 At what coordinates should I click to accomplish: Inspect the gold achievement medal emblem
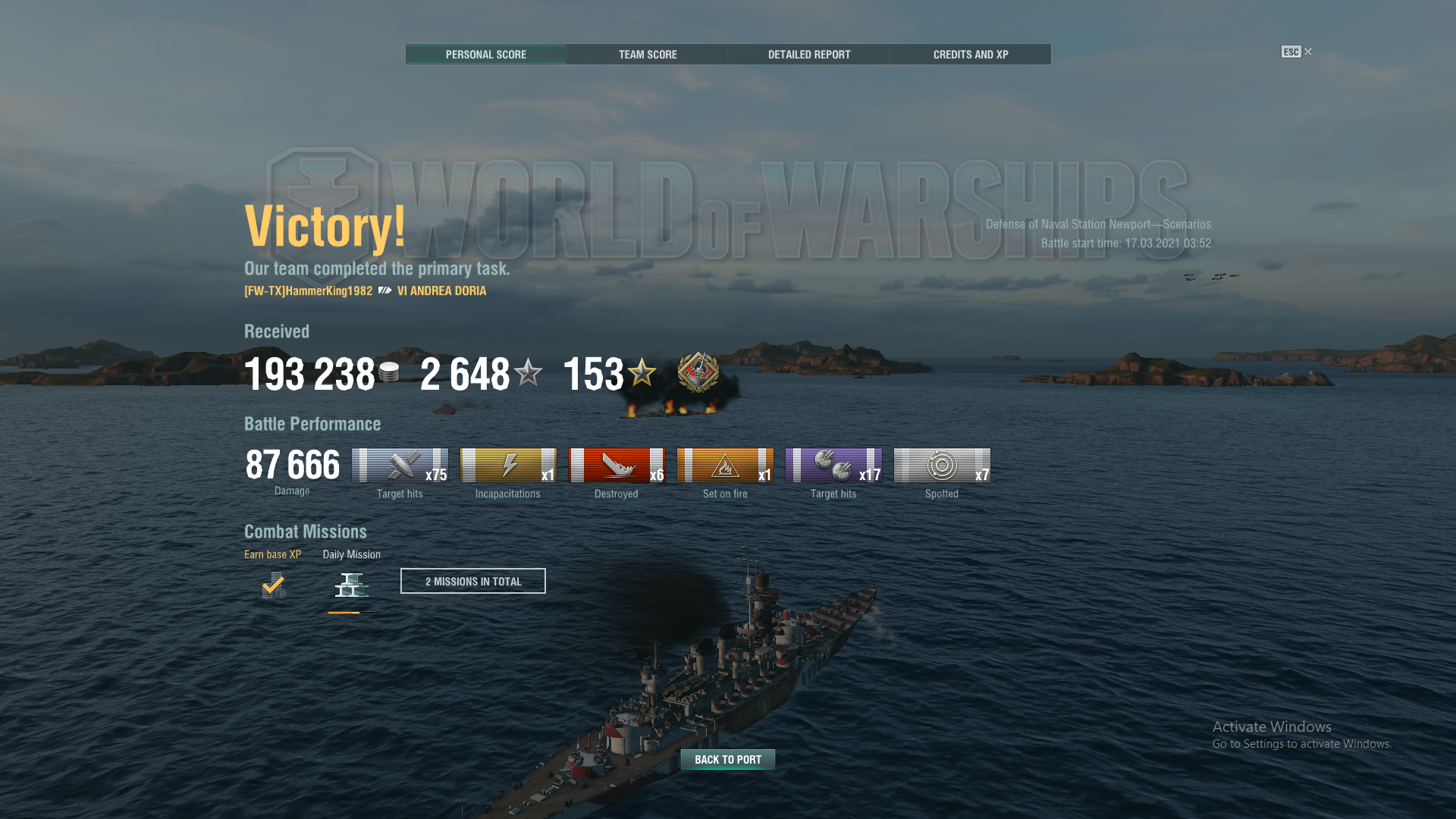[698, 372]
